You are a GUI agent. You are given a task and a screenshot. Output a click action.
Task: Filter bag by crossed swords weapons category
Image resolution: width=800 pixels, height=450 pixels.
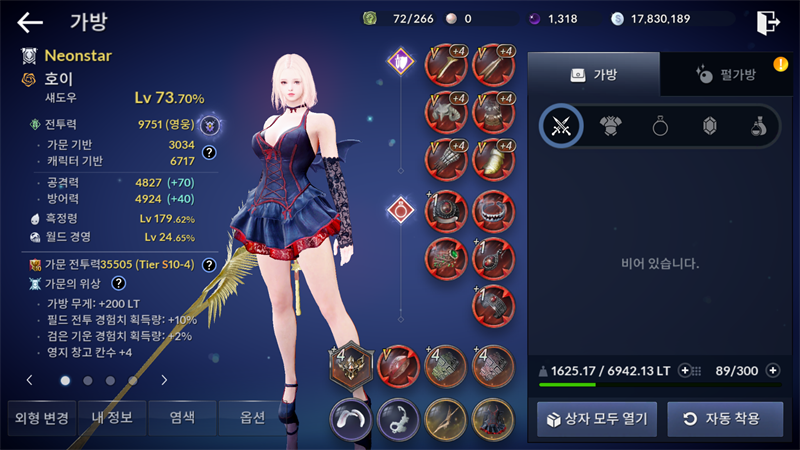point(561,126)
